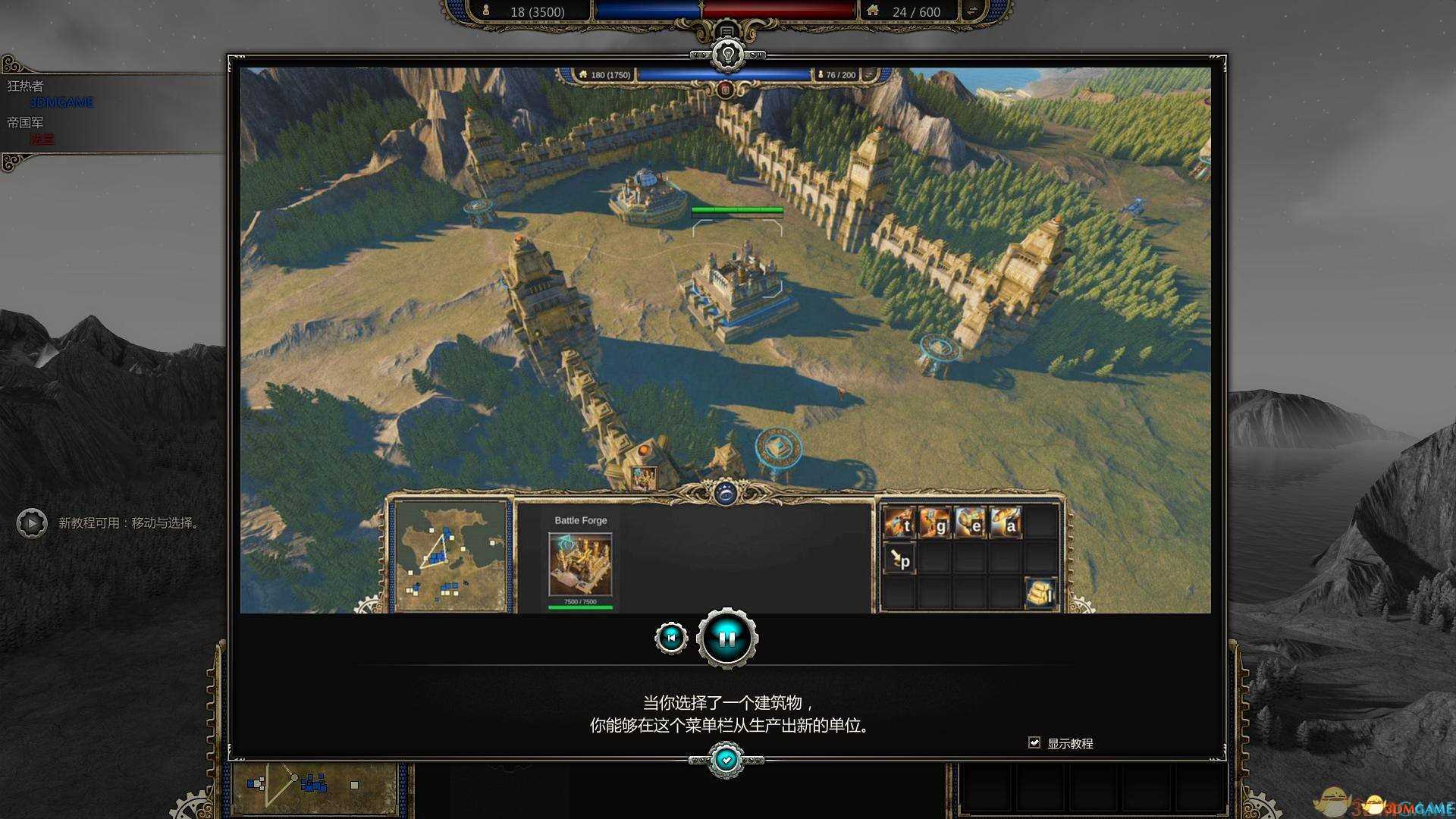Restart the tutorial video from the beginning
This screenshot has width=1456, height=819.
click(671, 638)
